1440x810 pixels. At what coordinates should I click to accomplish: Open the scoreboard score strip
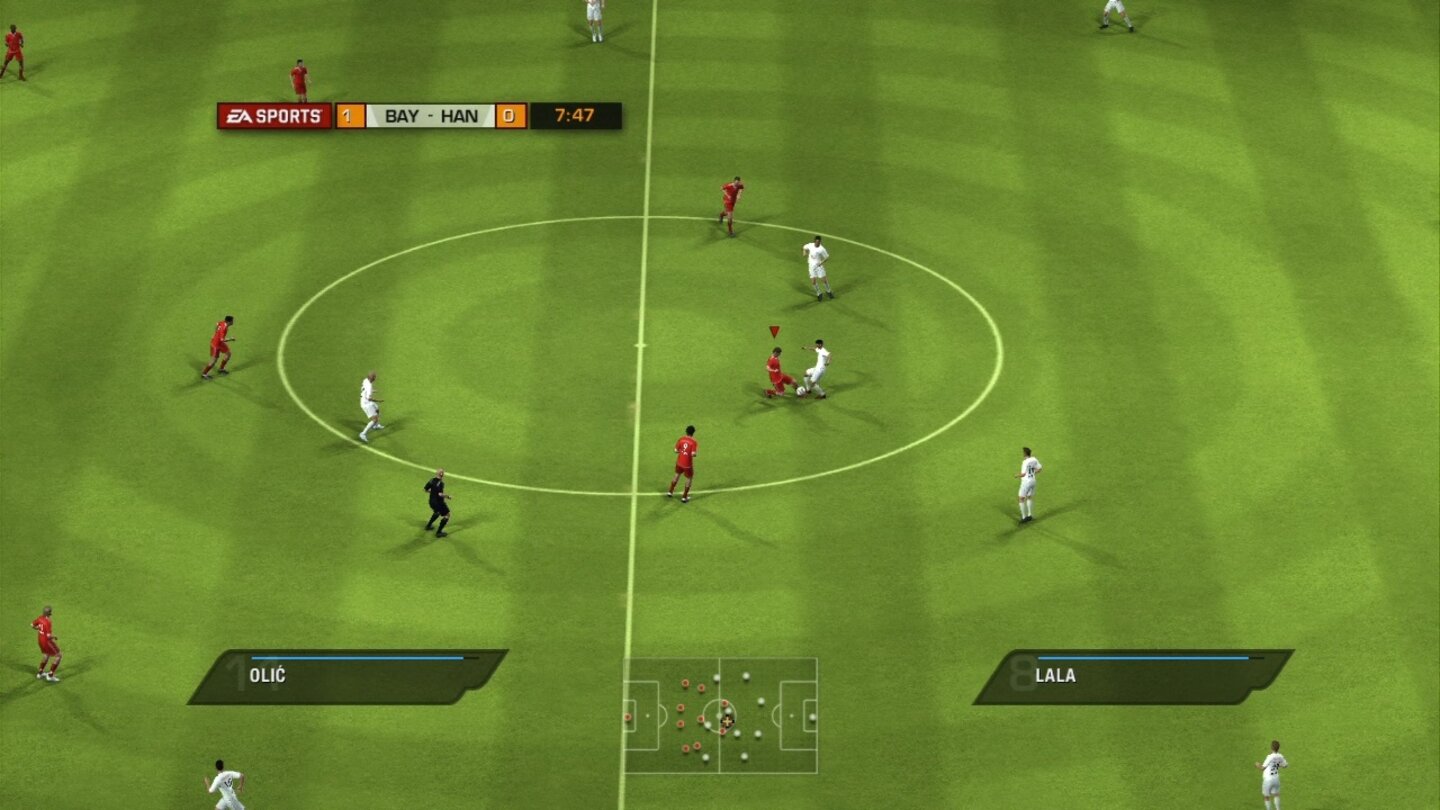click(430, 115)
